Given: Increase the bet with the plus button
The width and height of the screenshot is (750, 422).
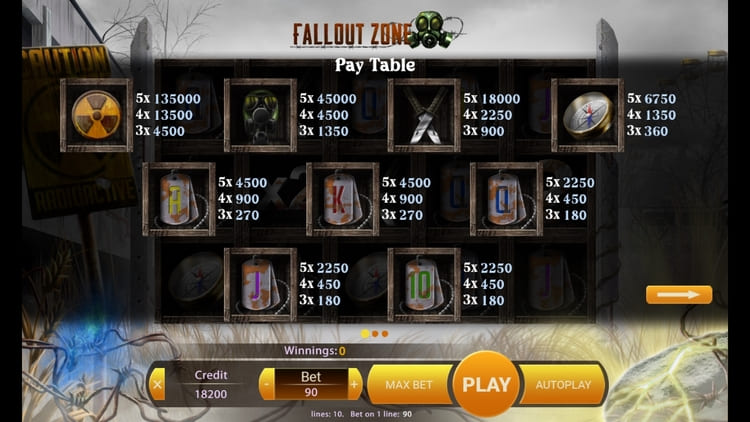Looking at the screenshot, I should [x=354, y=384].
